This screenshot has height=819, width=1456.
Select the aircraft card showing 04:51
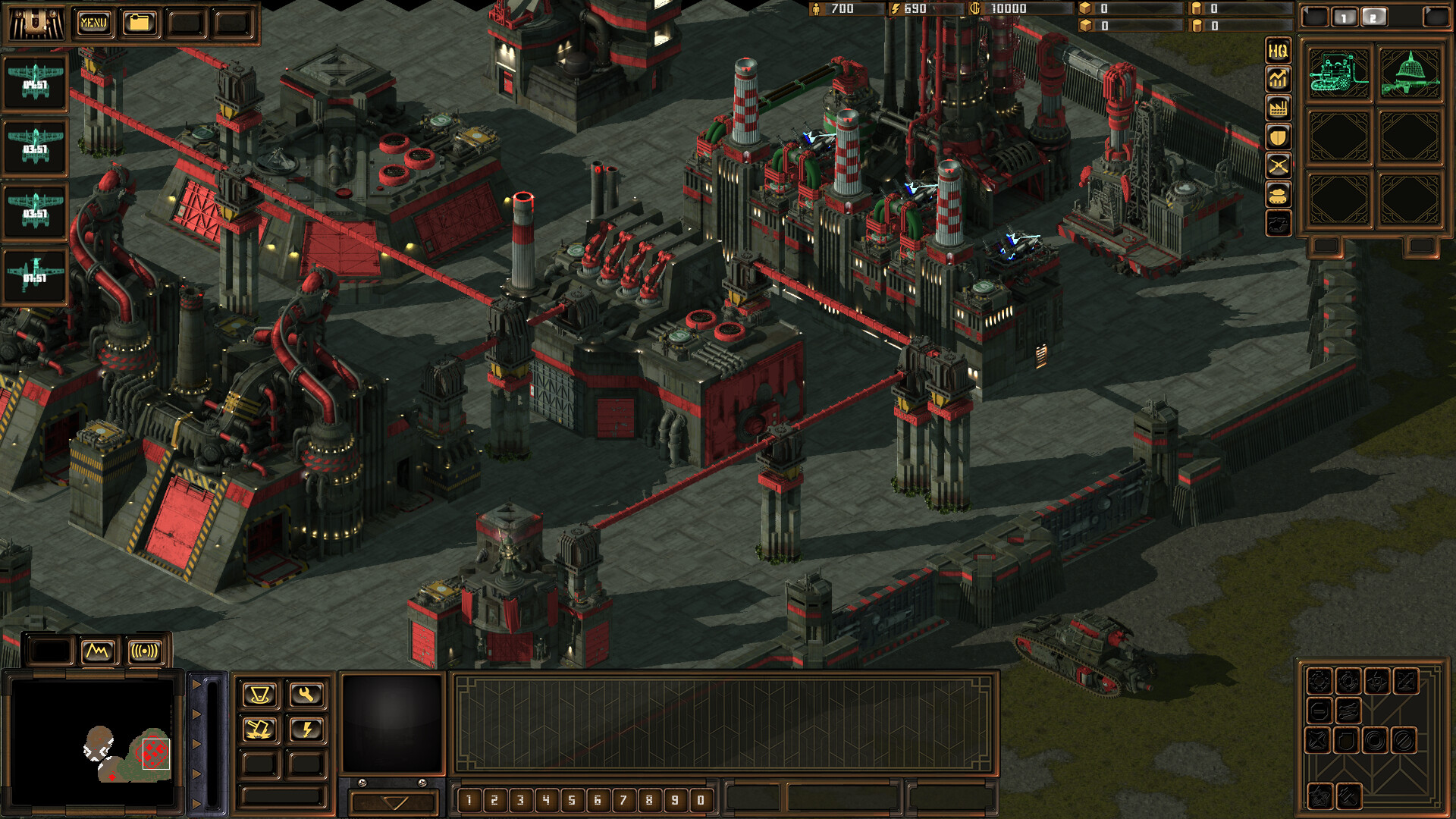(x=35, y=83)
